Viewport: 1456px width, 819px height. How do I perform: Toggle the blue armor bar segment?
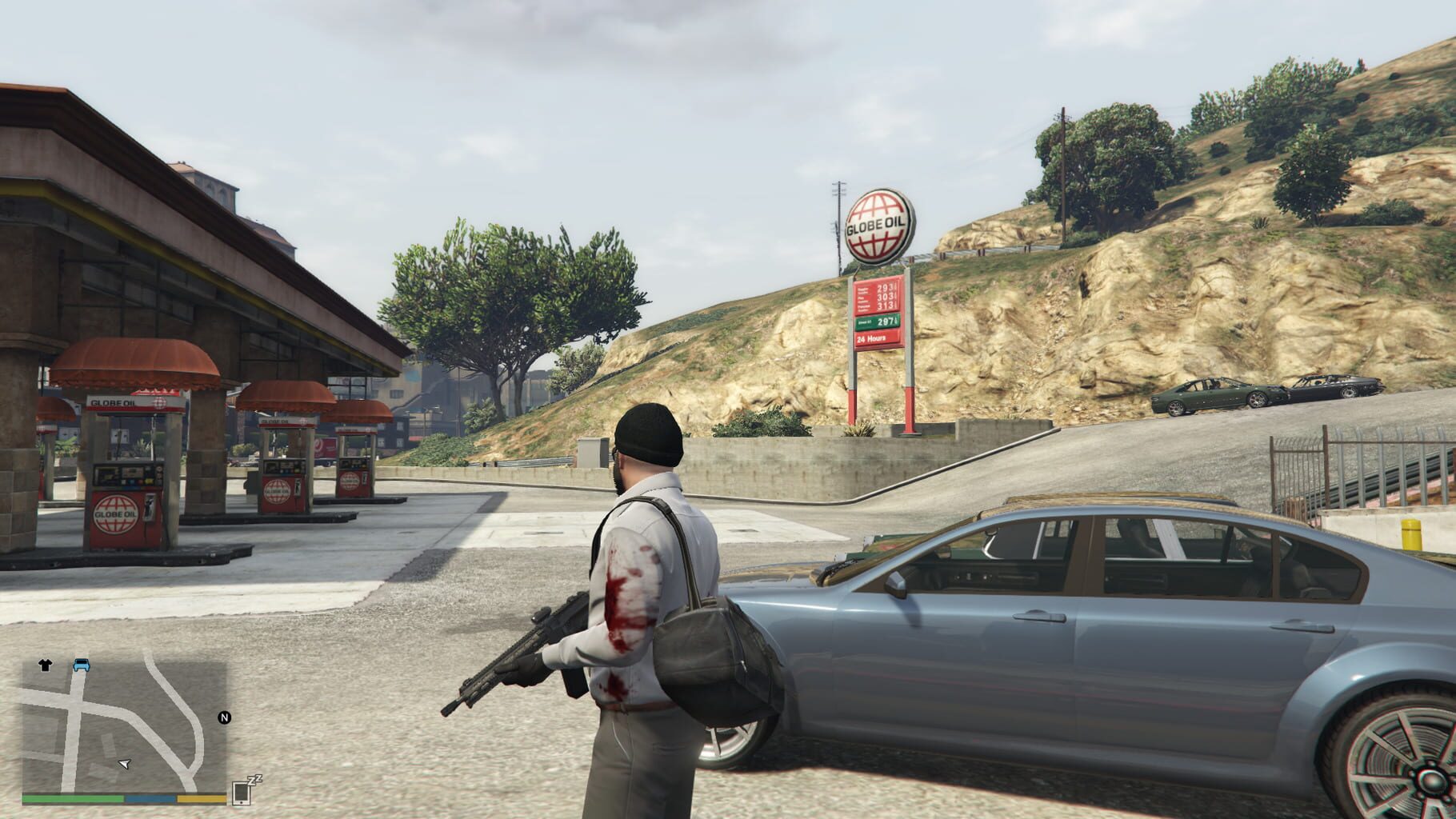148,797
